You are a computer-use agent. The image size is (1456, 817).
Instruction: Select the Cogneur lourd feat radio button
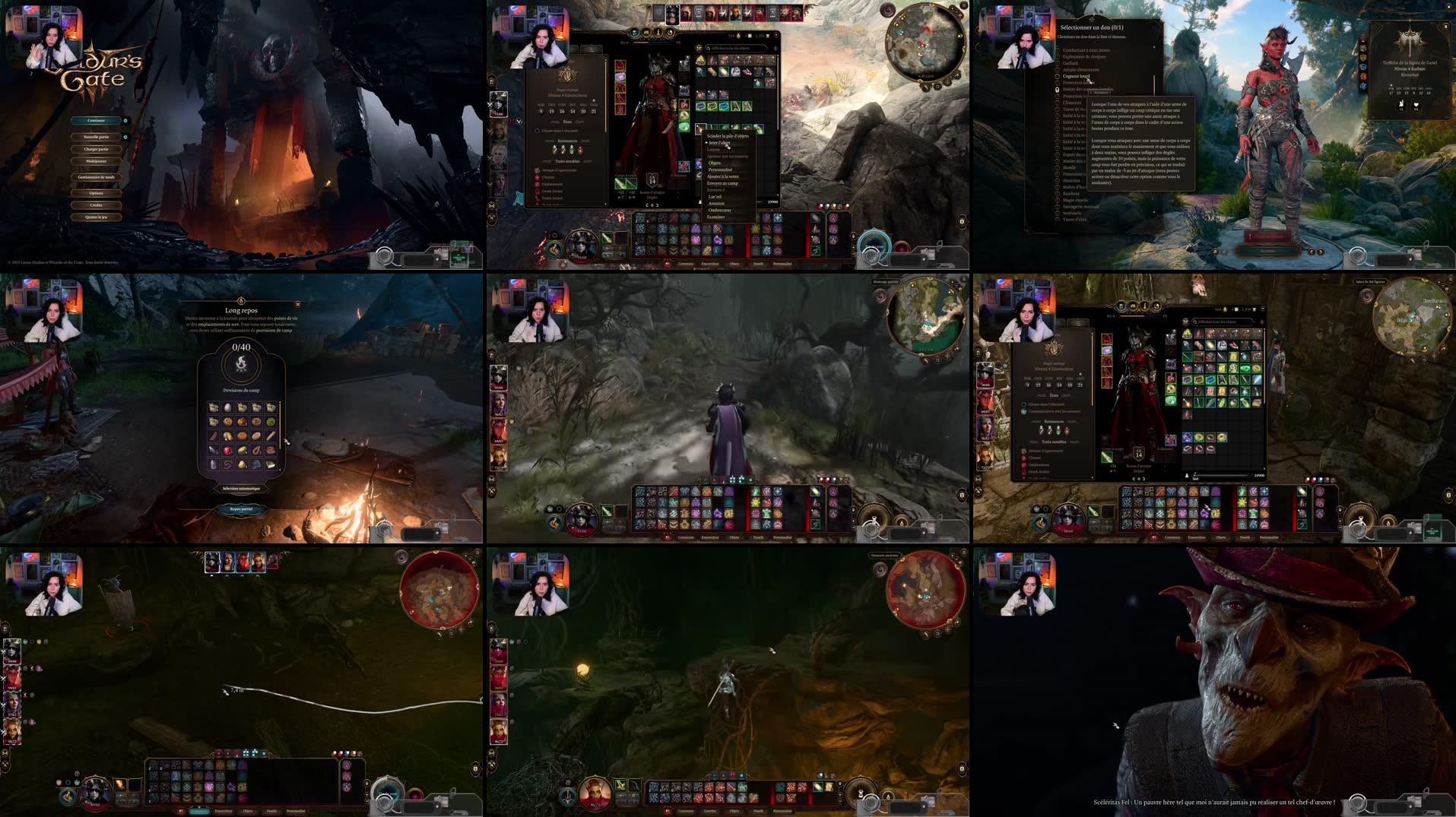(1058, 76)
